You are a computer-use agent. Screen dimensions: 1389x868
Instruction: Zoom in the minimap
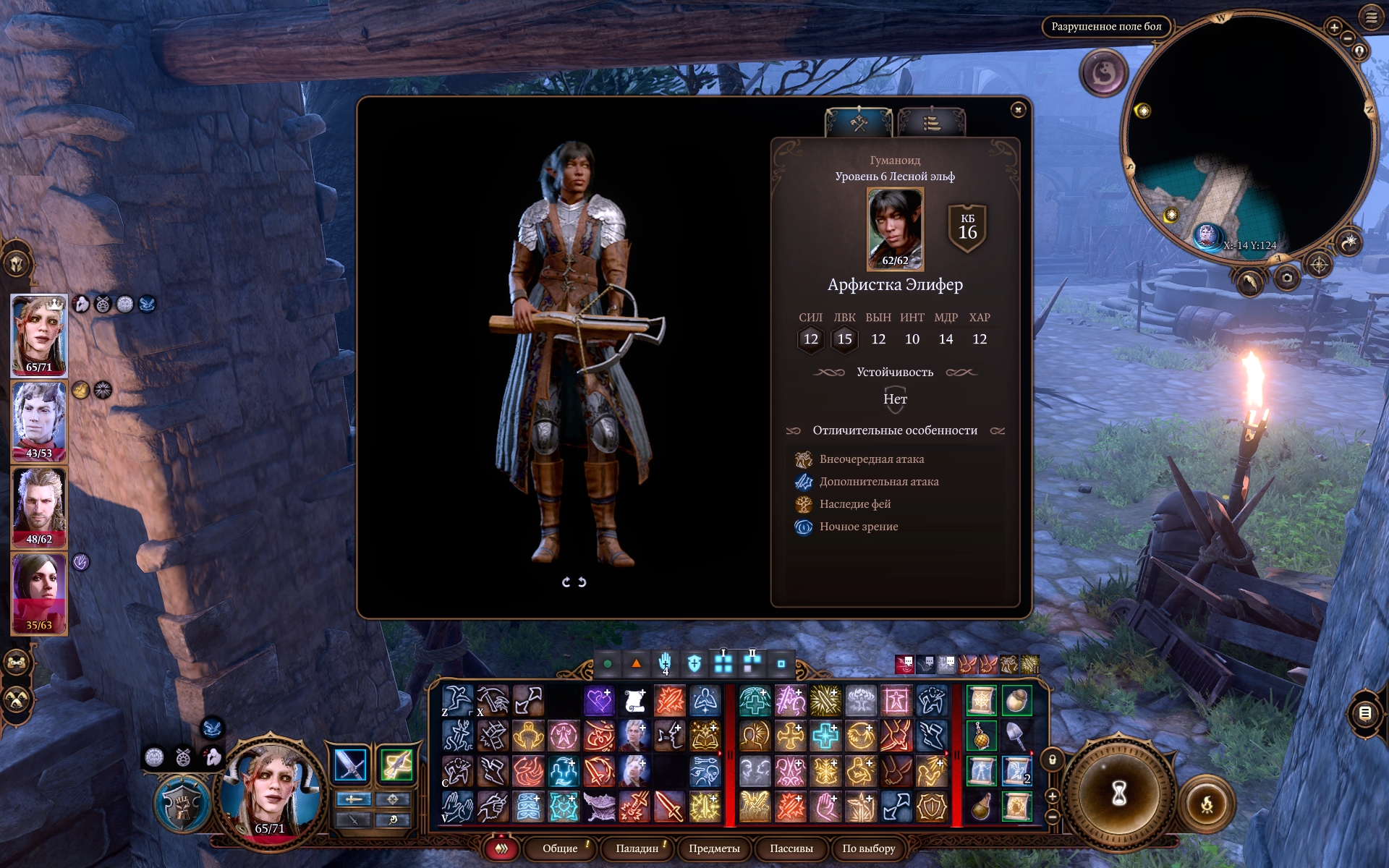pyautogui.click(x=1334, y=27)
